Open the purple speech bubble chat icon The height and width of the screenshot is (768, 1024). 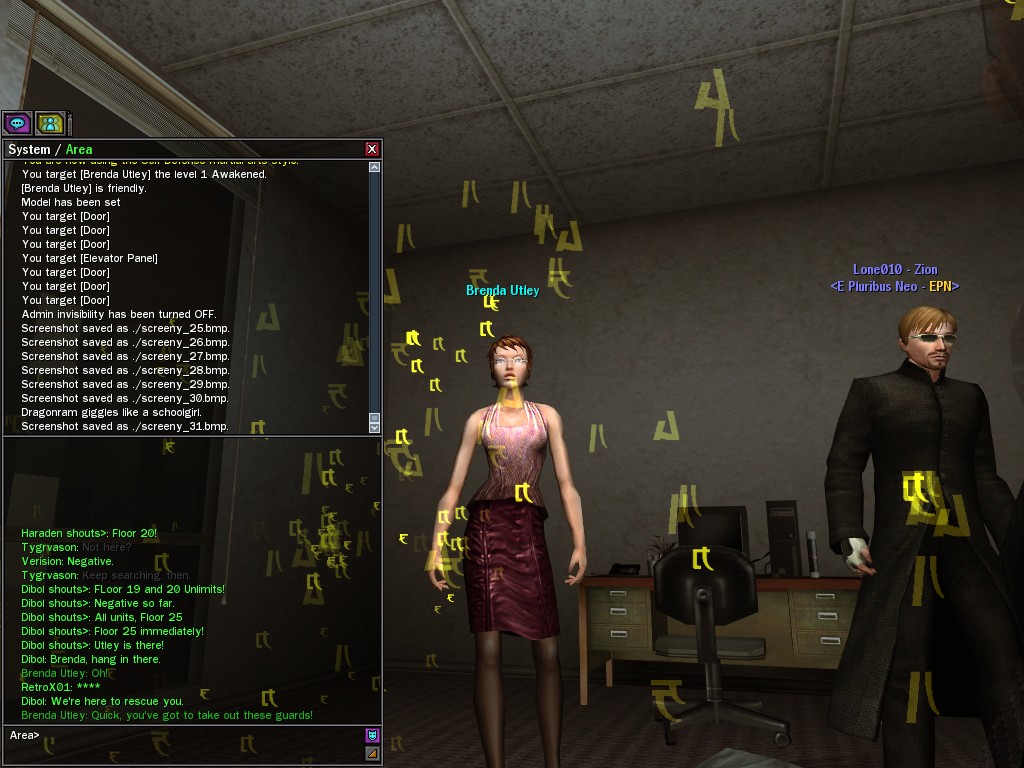(x=17, y=123)
